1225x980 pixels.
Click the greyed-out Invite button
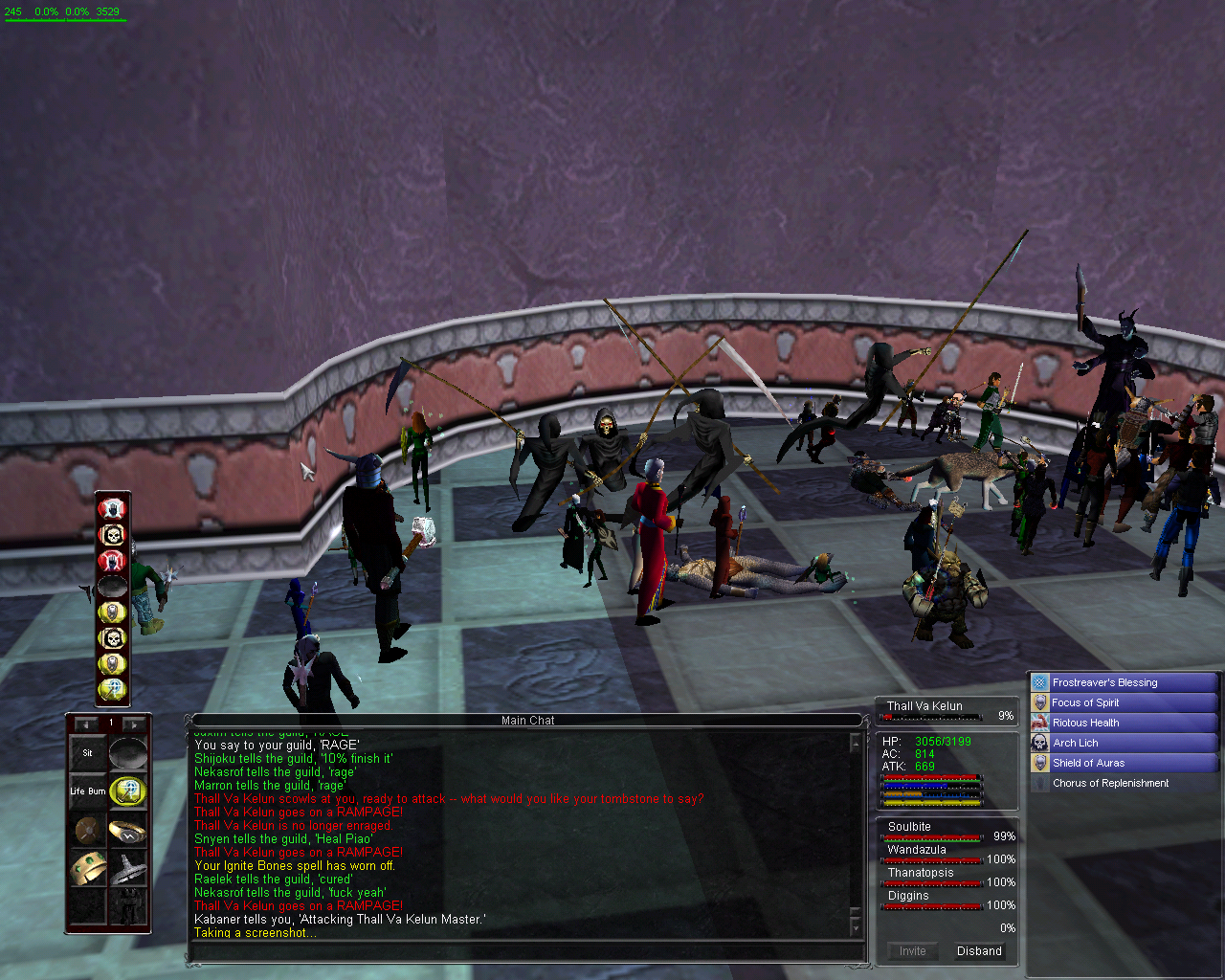tap(912, 951)
